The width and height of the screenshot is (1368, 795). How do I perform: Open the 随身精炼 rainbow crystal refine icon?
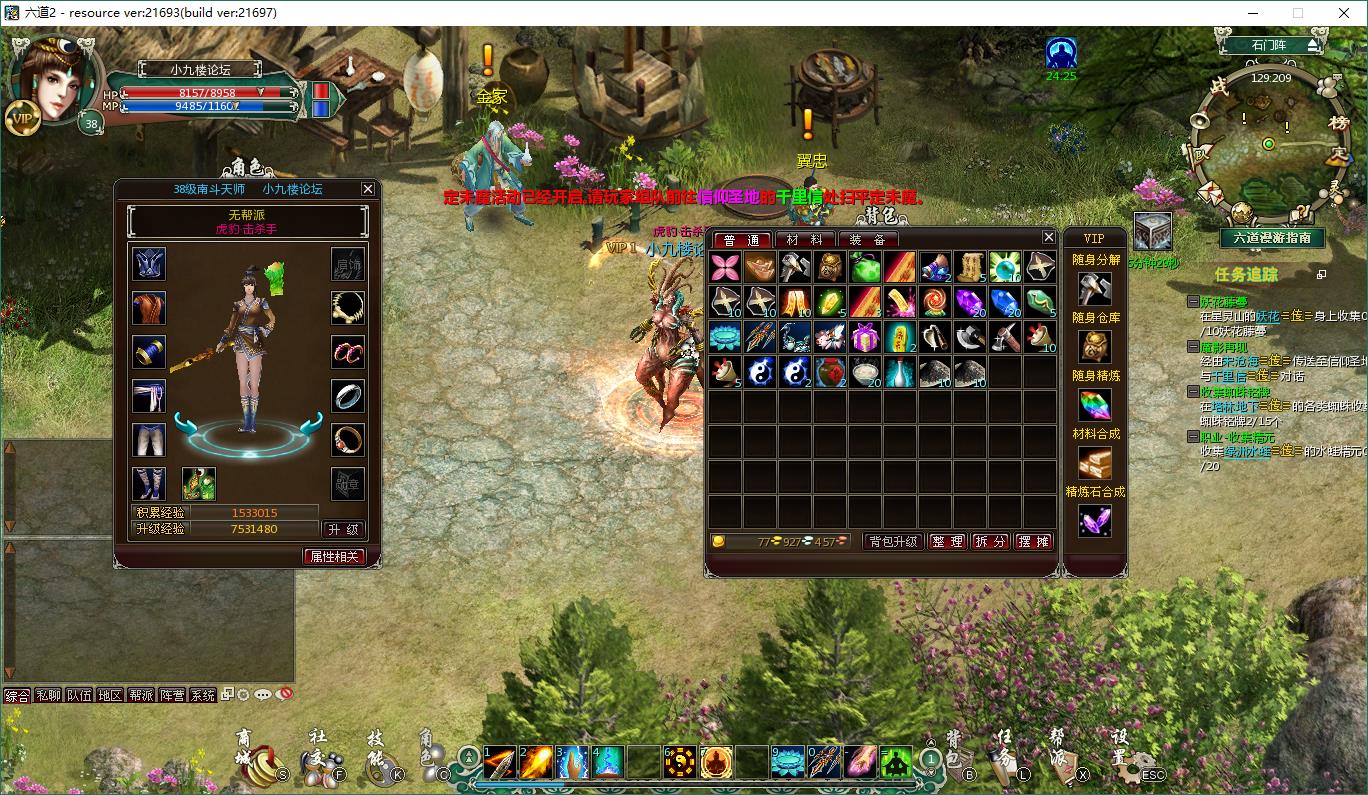[1094, 404]
